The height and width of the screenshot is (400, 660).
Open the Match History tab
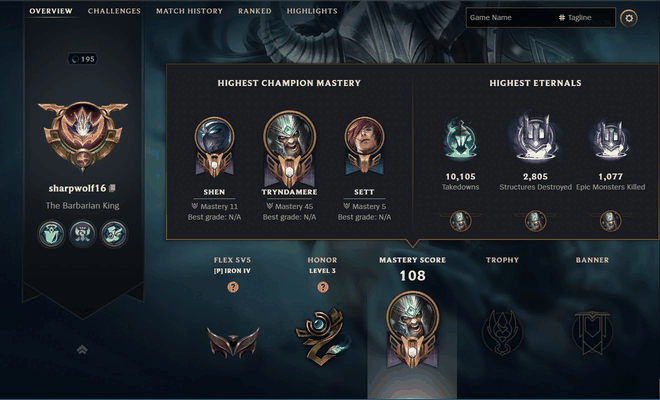click(x=189, y=11)
